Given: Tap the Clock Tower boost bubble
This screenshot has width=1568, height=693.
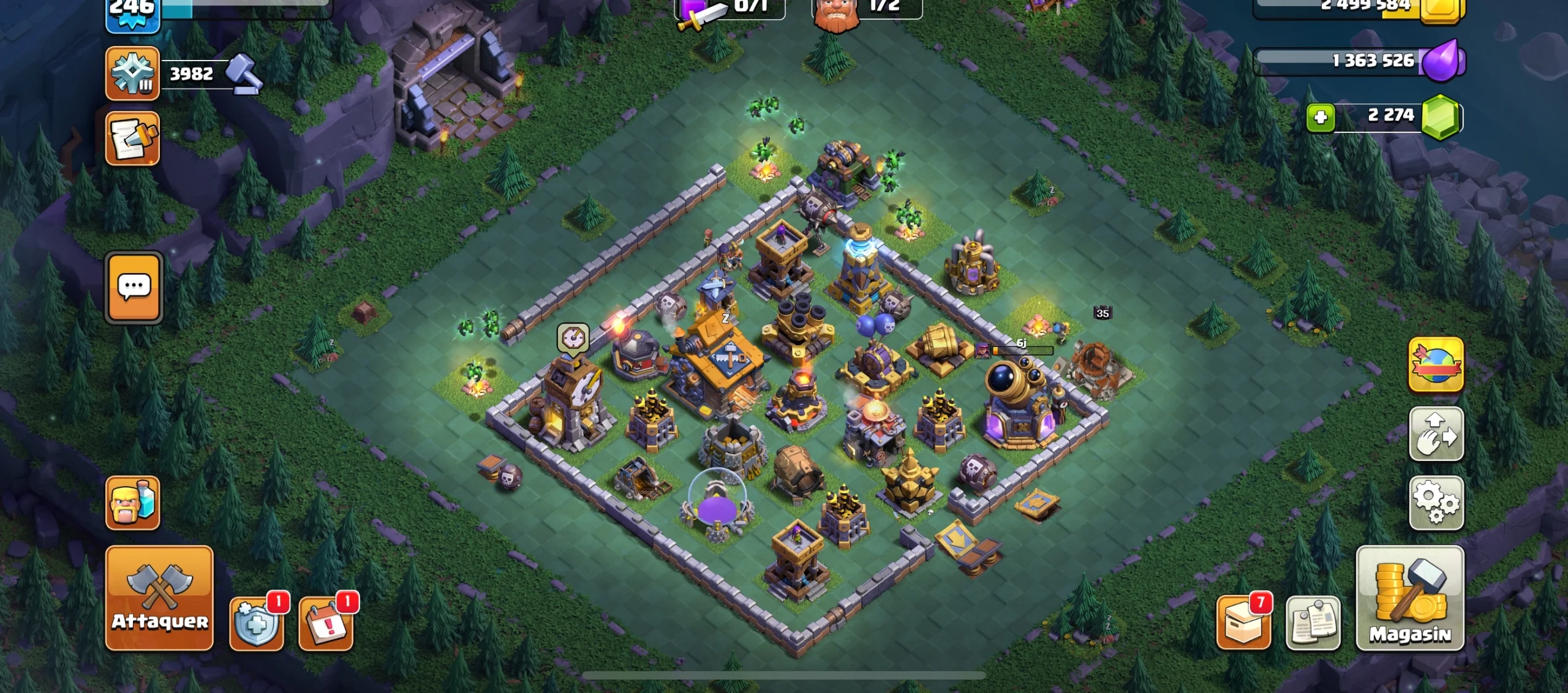Looking at the screenshot, I should point(573,338).
